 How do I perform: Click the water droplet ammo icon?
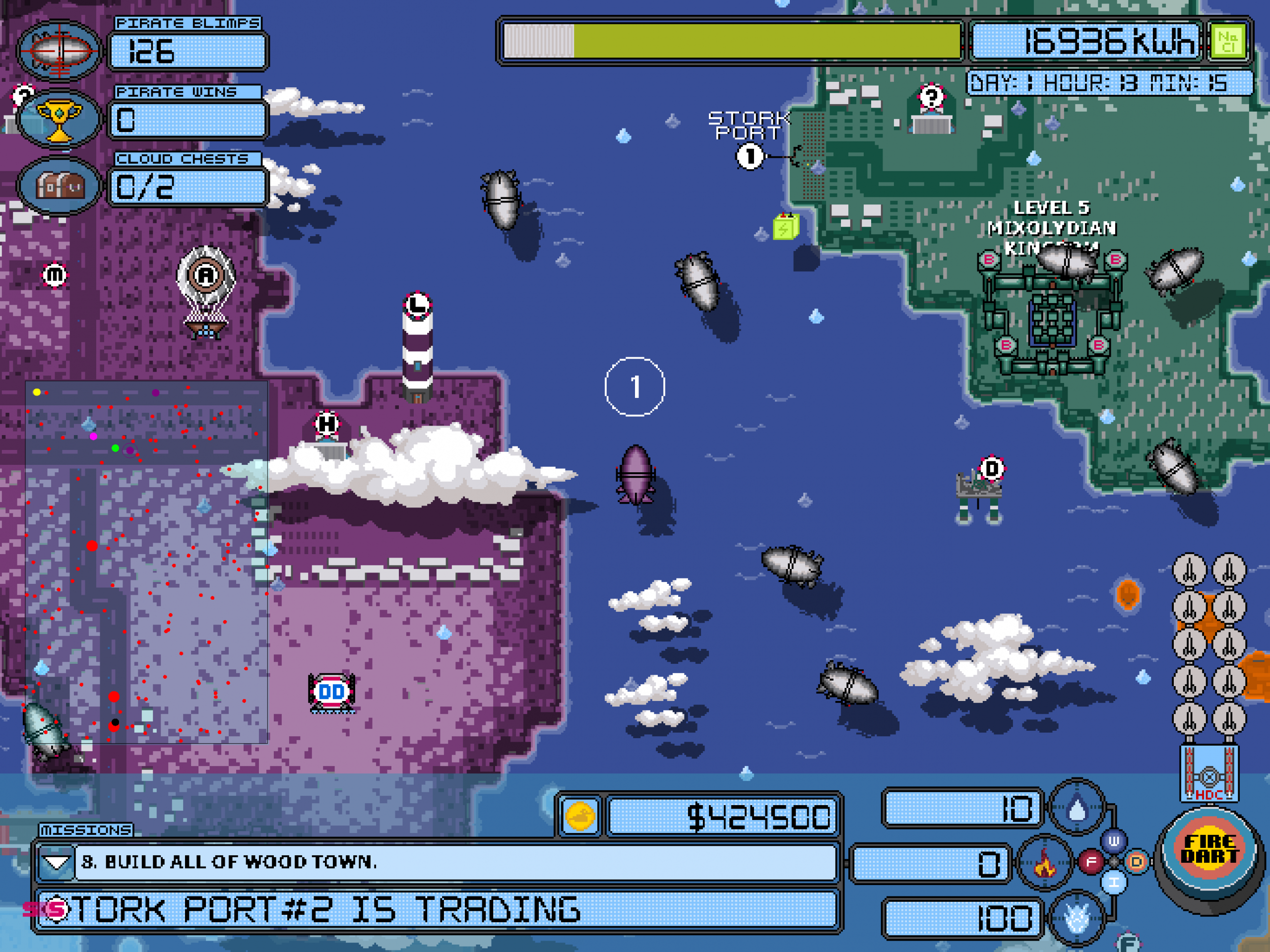1077,809
